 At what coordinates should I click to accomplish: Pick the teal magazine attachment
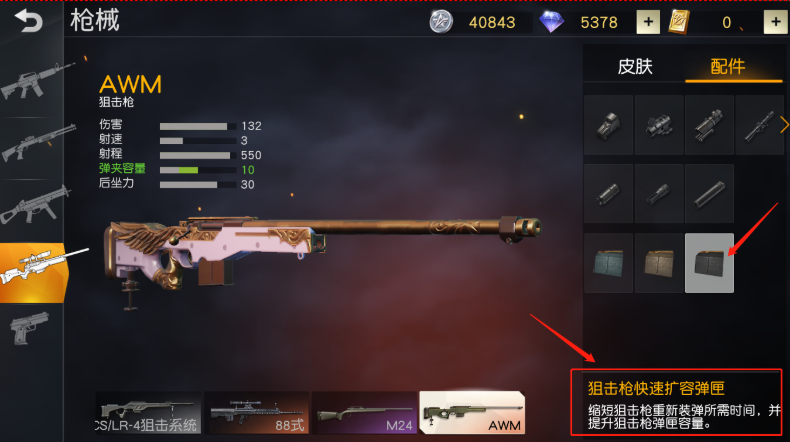(608, 263)
